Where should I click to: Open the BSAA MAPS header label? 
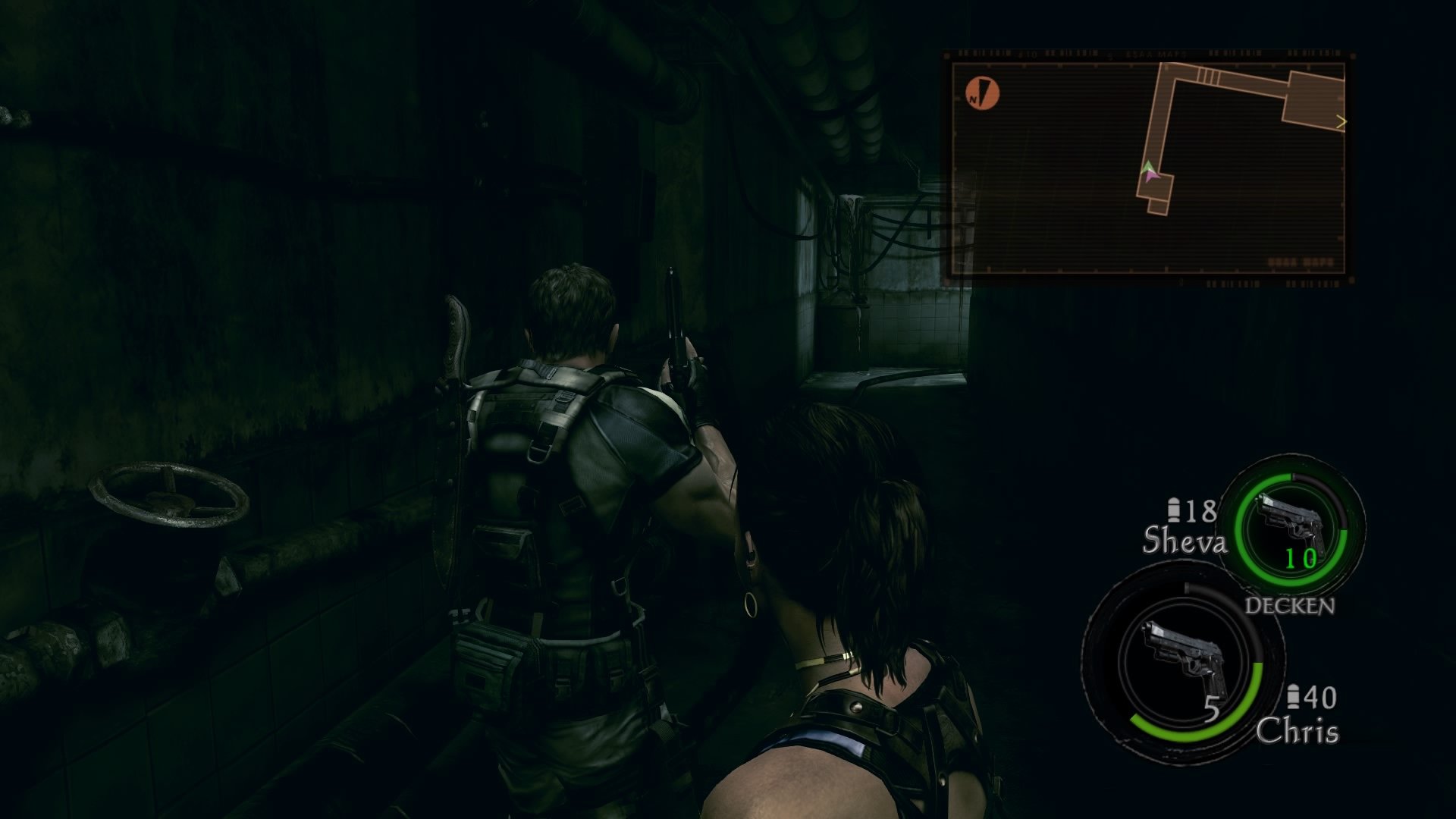click(1156, 54)
